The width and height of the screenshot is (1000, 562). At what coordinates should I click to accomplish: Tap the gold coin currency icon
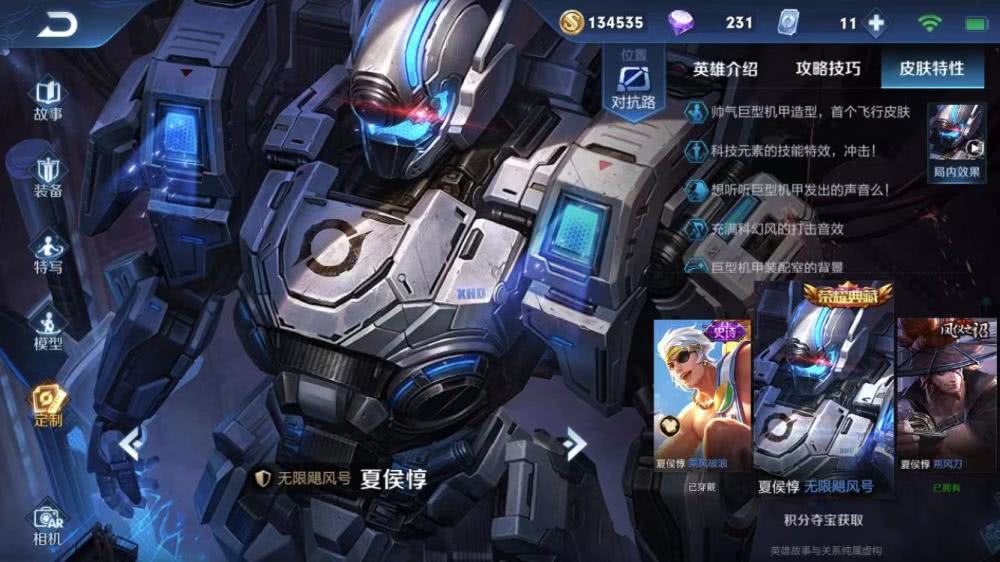coord(571,22)
